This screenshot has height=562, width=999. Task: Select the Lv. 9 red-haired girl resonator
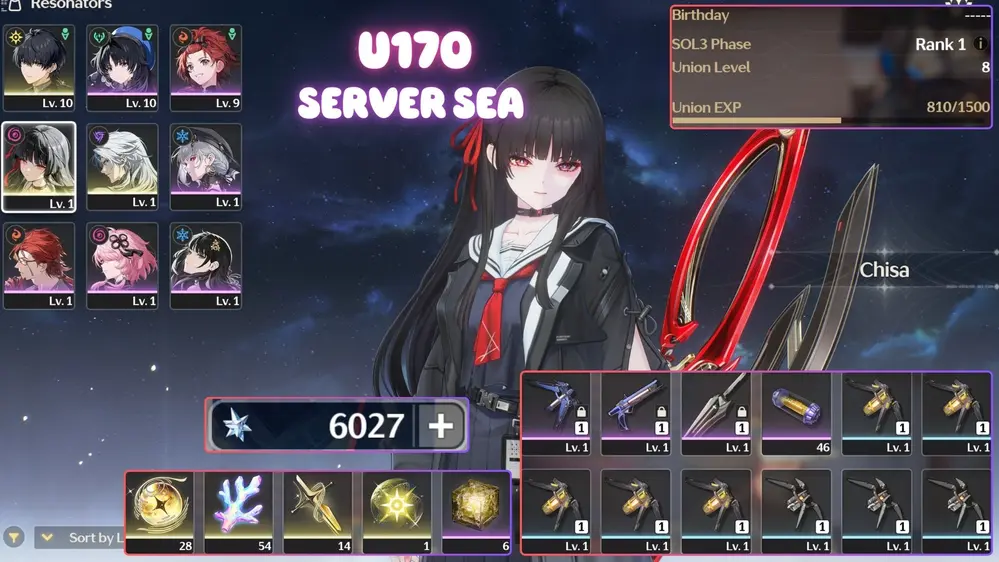pos(205,66)
